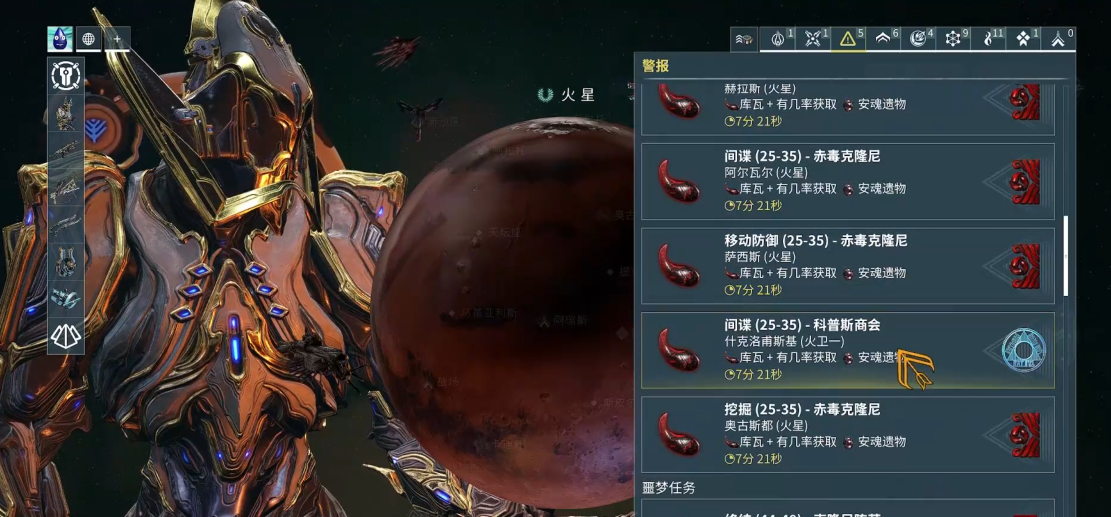This screenshot has height=517, width=1111.
Task: Open the node network tab showing 9
Action: (x=954, y=40)
